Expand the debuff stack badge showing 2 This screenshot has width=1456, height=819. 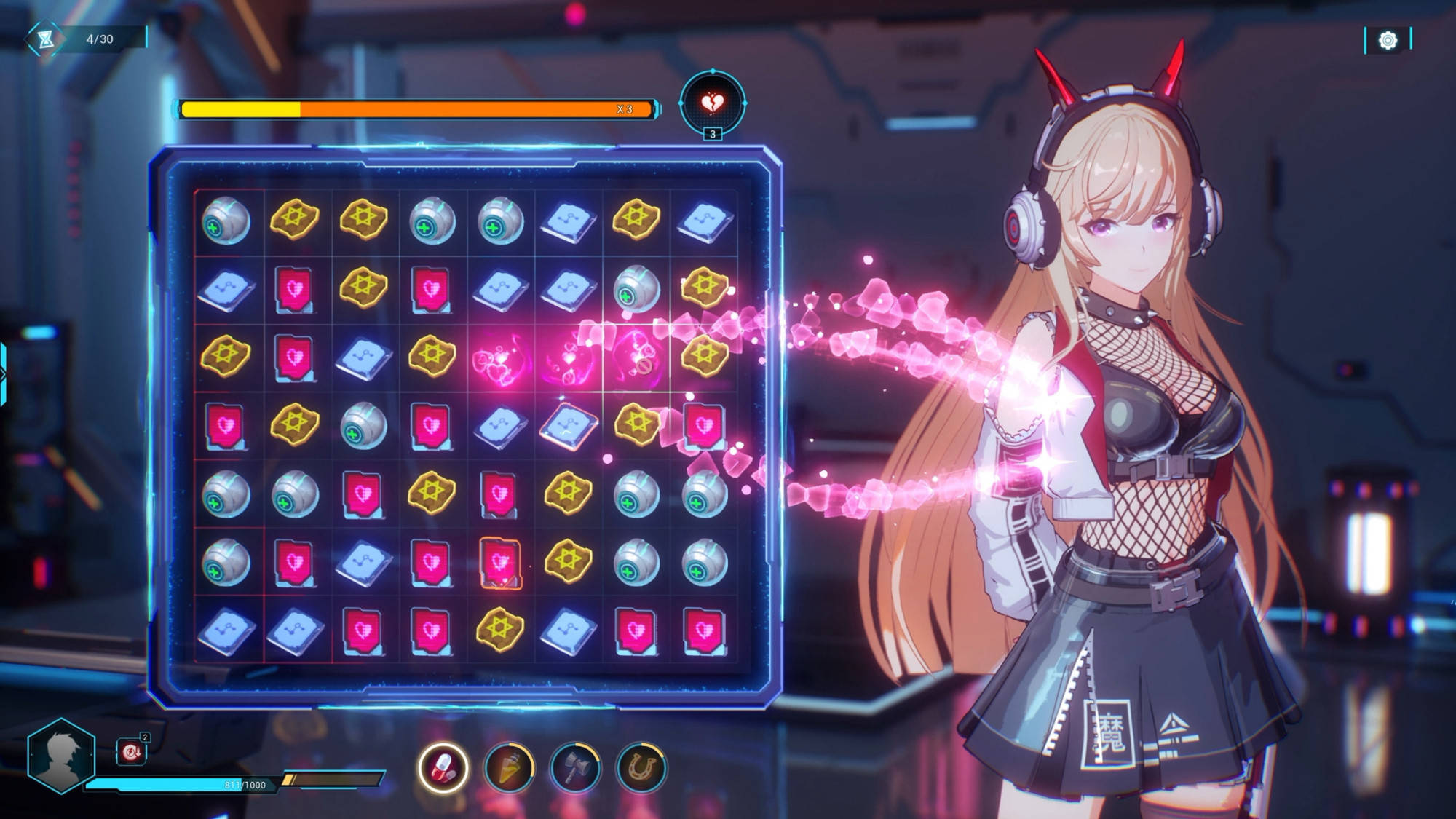pyautogui.click(x=146, y=736)
